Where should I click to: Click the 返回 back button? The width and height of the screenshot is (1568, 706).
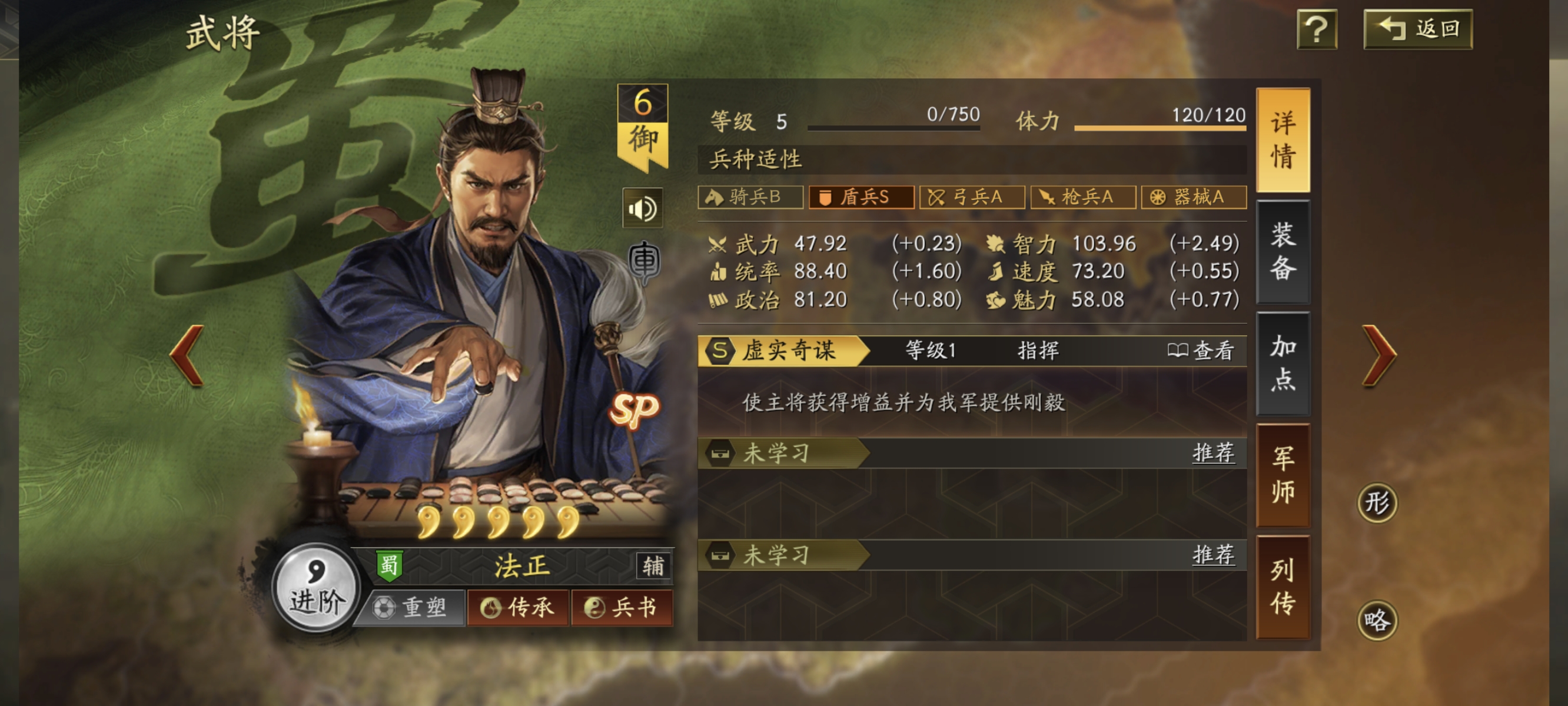coord(1418,29)
